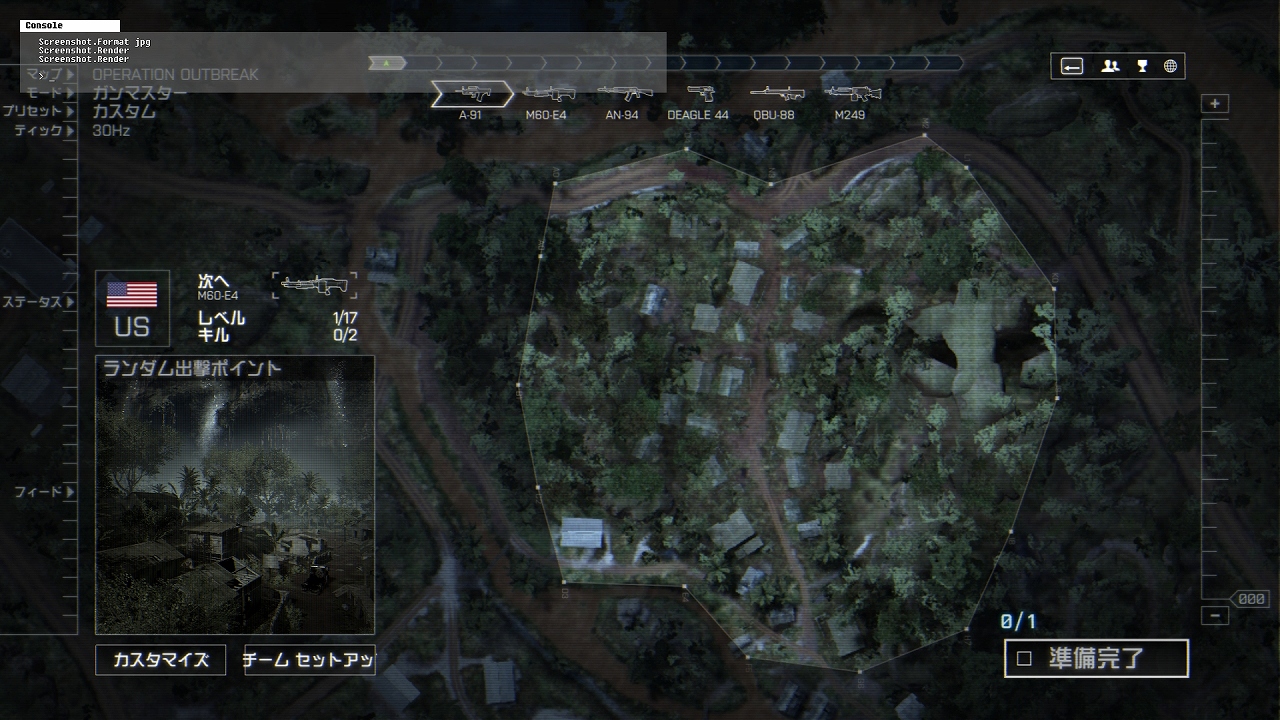Zoom in the map with plus button

point(1215,104)
